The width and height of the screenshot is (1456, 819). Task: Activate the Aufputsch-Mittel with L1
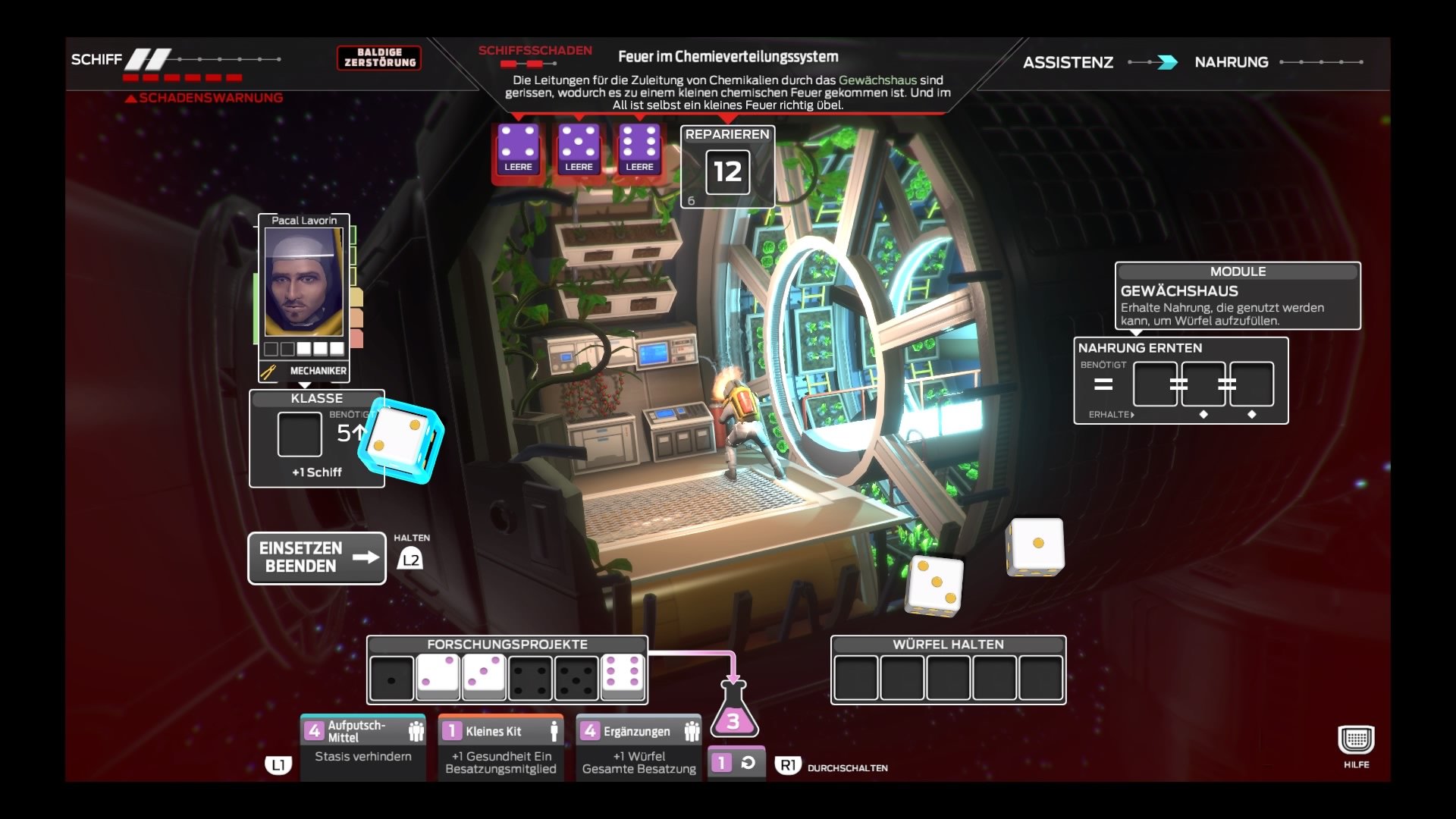click(x=278, y=767)
